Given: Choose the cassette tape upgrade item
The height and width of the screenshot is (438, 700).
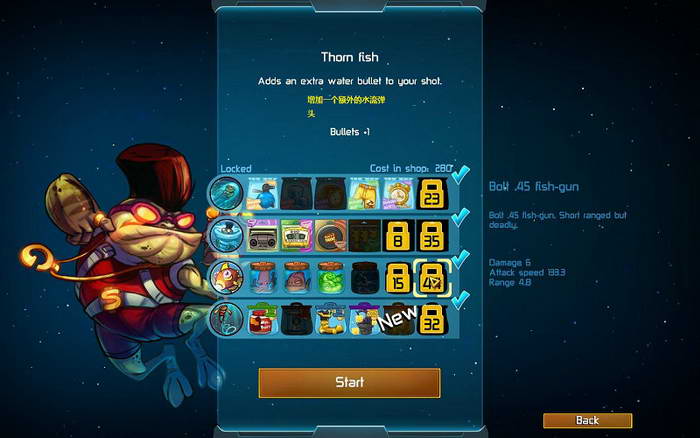Looking at the screenshot, I should tap(296, 236).
